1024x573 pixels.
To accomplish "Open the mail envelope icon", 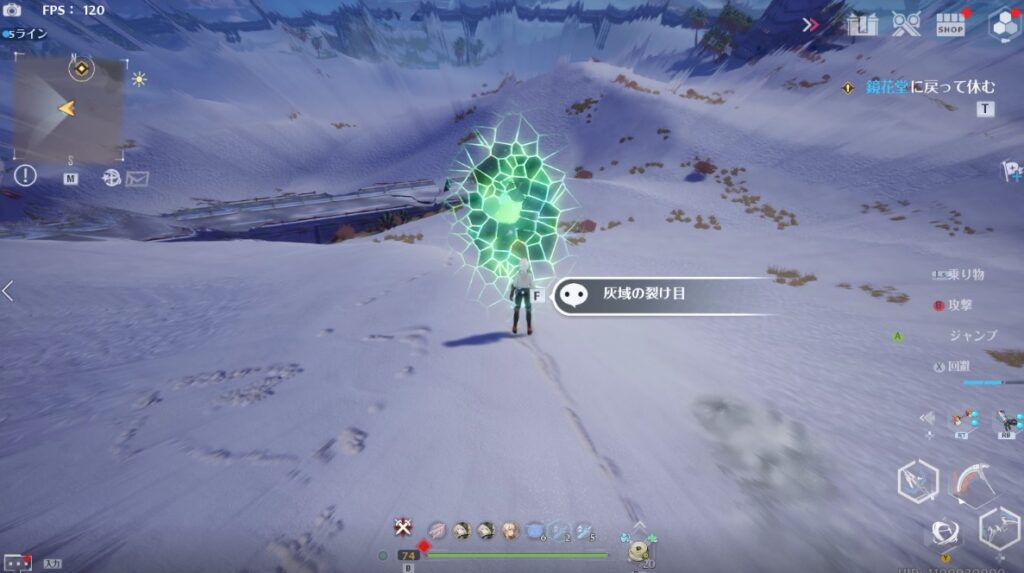I will (138, 178).
